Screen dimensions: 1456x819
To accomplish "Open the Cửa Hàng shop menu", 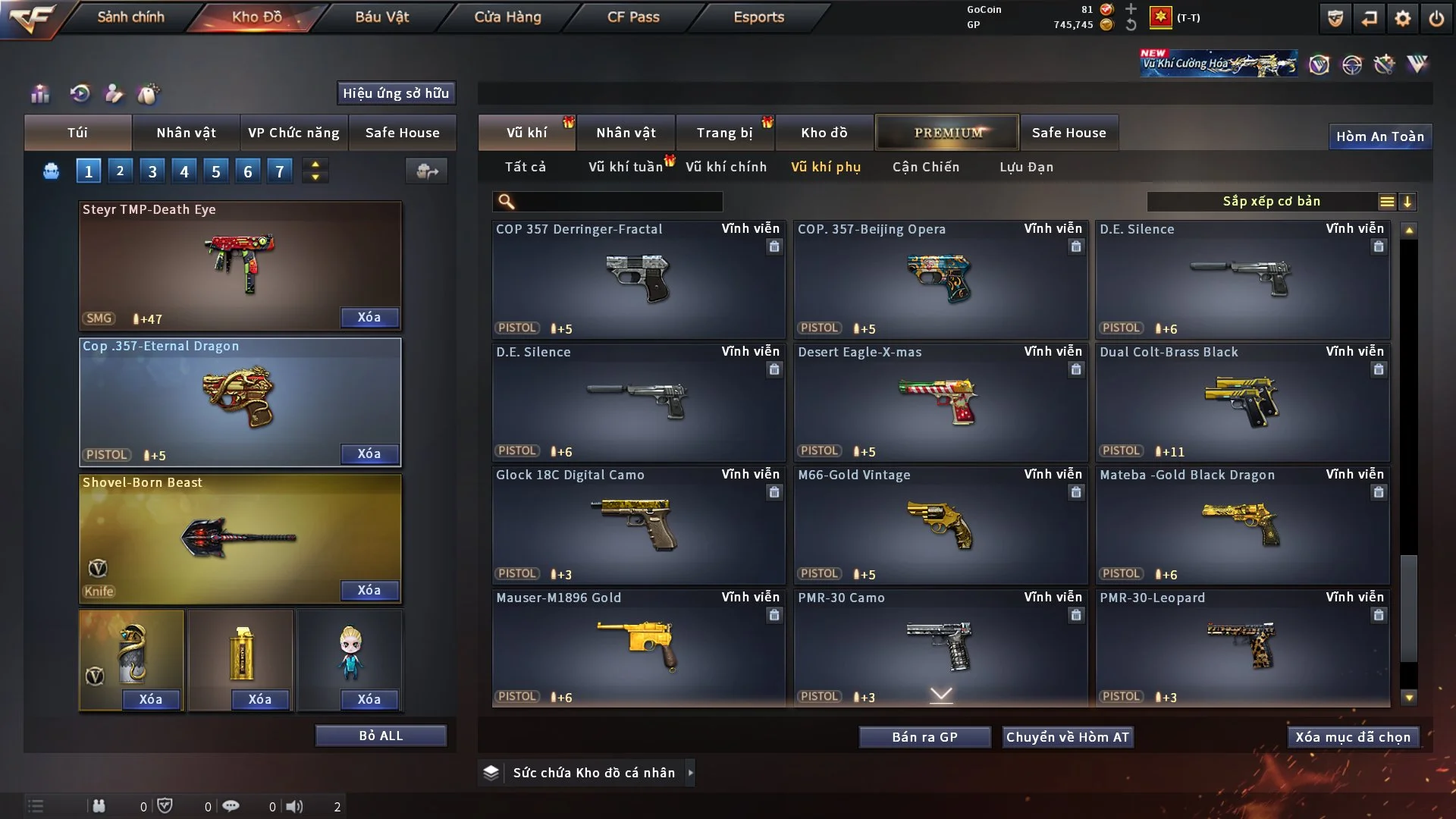I will pyautogui.click(x=507, y=17).
